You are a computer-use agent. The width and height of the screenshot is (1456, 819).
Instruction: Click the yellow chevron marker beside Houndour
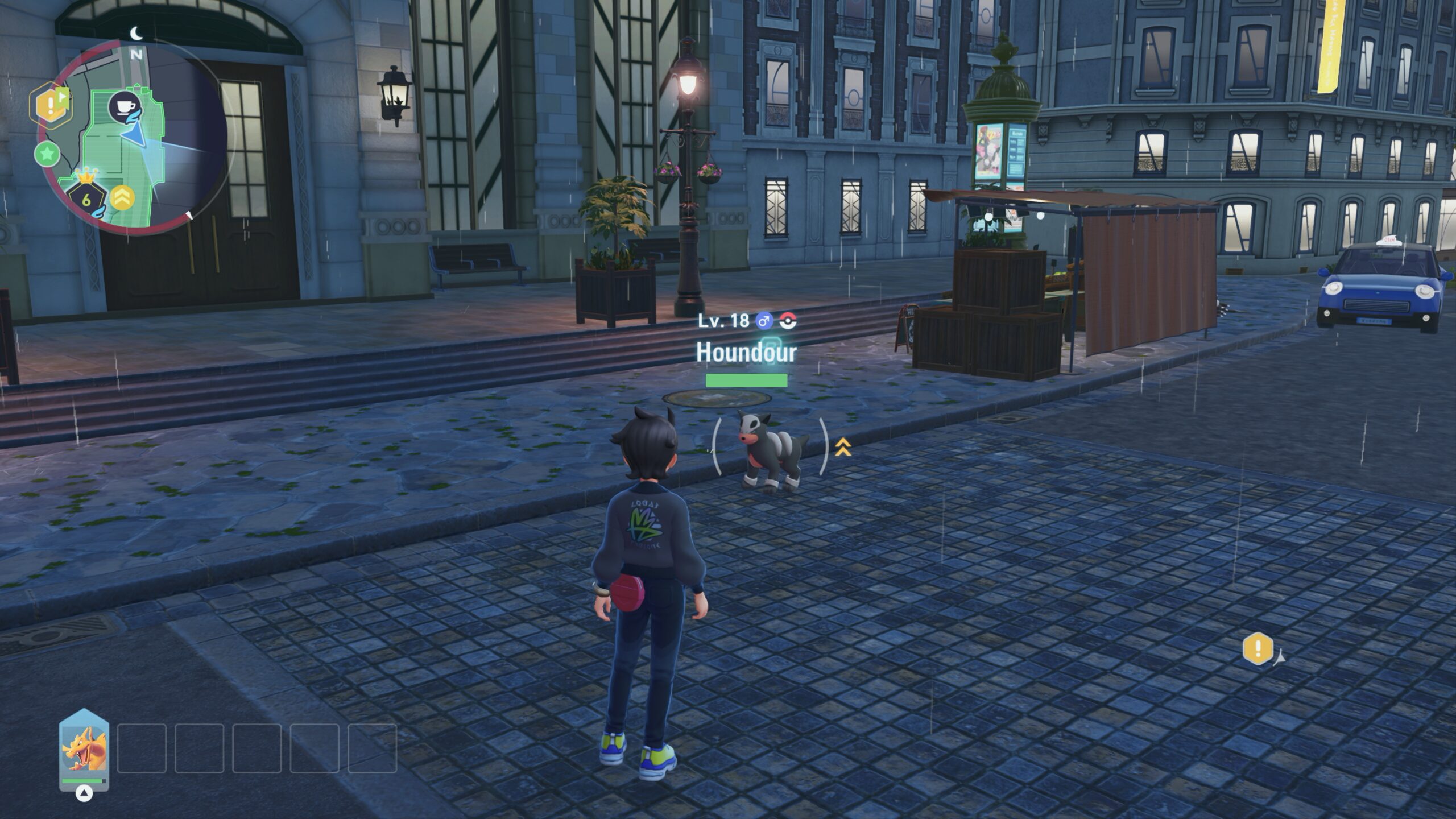843,447
